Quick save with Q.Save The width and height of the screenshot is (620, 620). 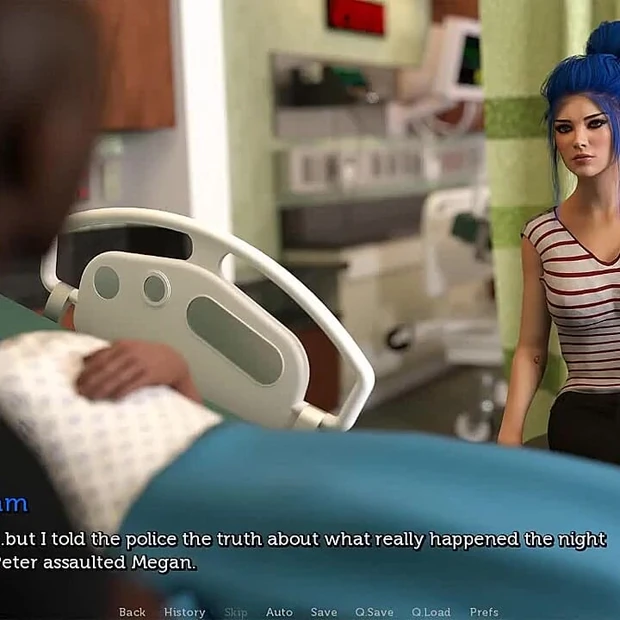pos(373,612)
